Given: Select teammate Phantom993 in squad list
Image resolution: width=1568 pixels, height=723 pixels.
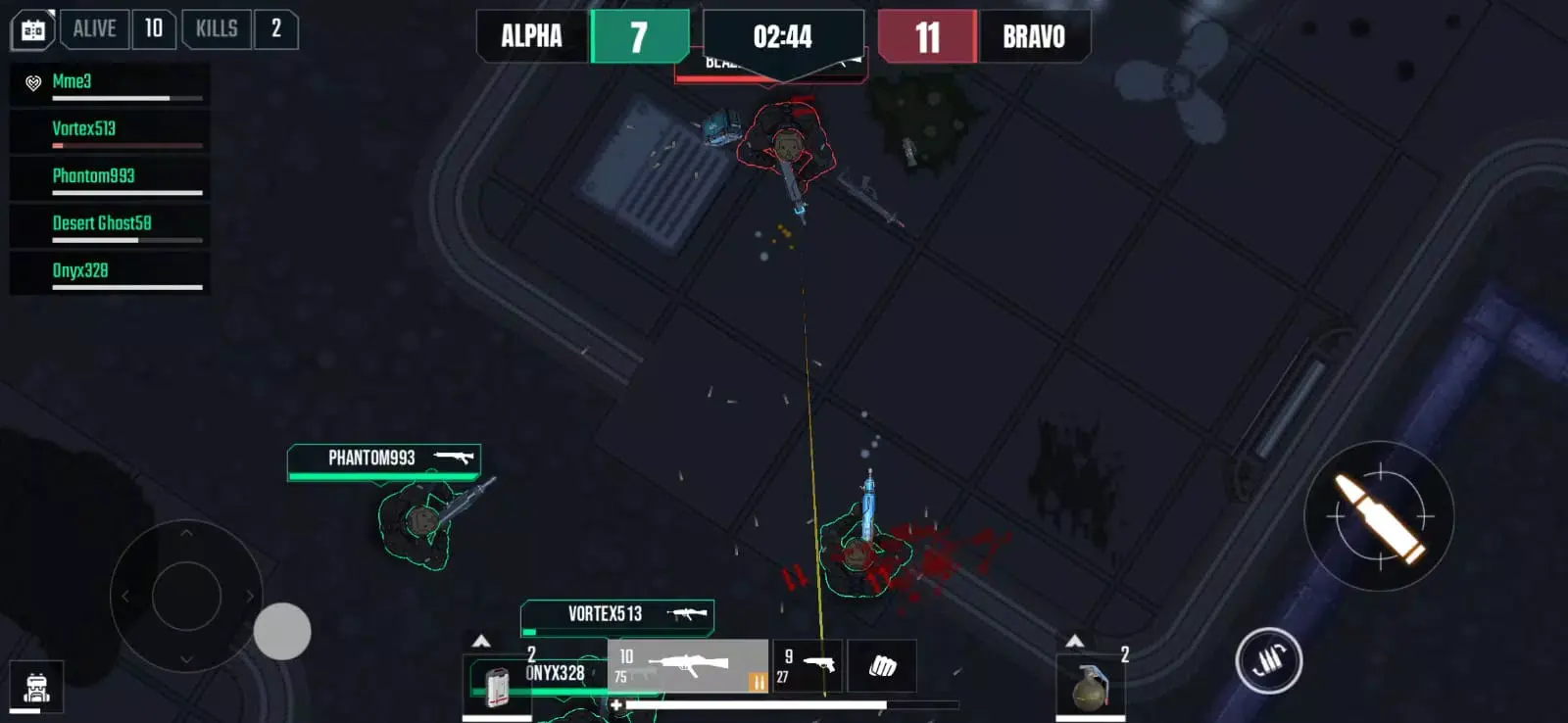Looking at the screenshot, I should (110, 177).
